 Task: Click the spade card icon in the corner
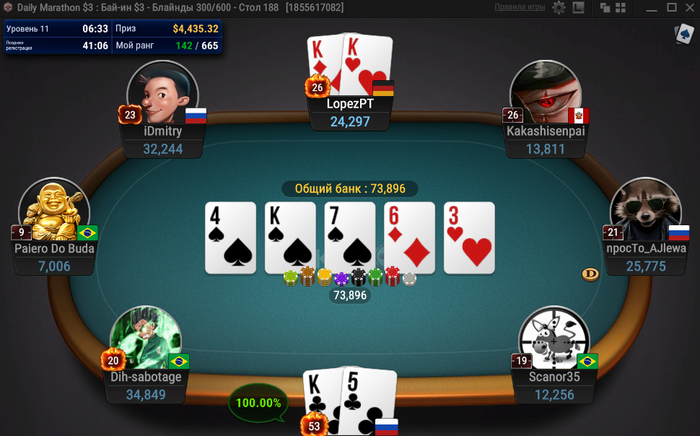pos(684,35)
